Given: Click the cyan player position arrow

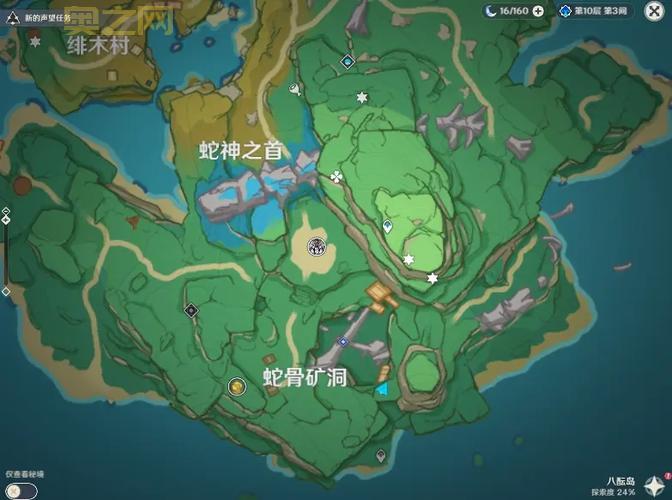Looking at the screenshot, I should click(x=383, y=390).
